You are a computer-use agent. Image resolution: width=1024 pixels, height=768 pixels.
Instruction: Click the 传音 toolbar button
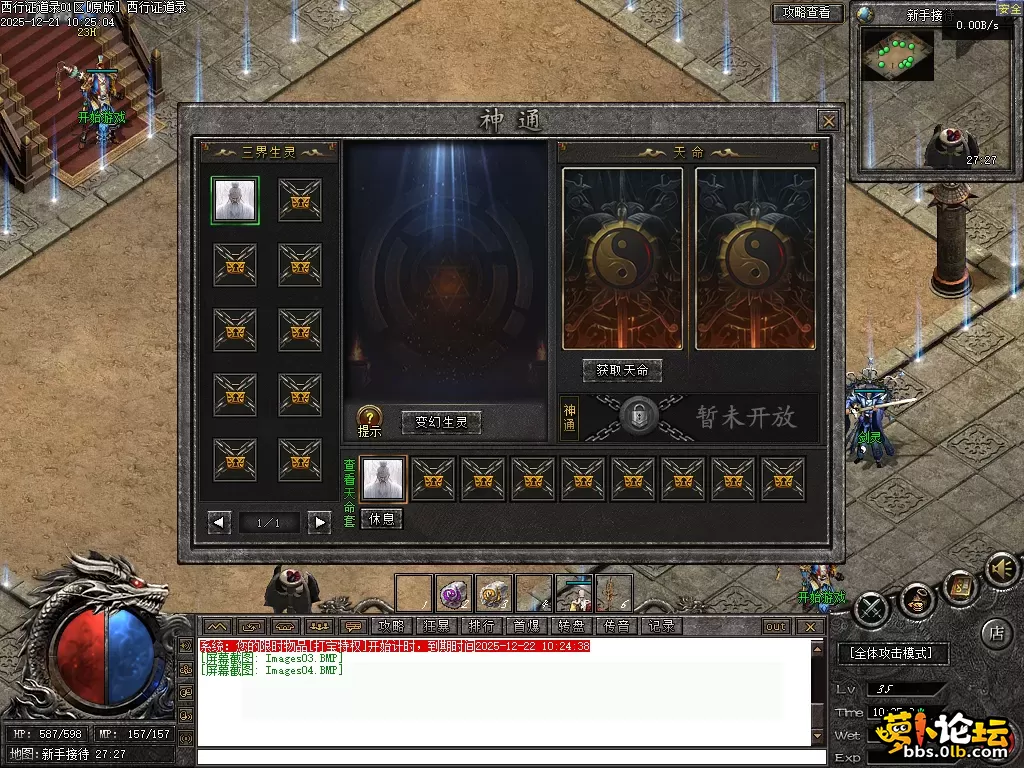(x=617, y=626)
